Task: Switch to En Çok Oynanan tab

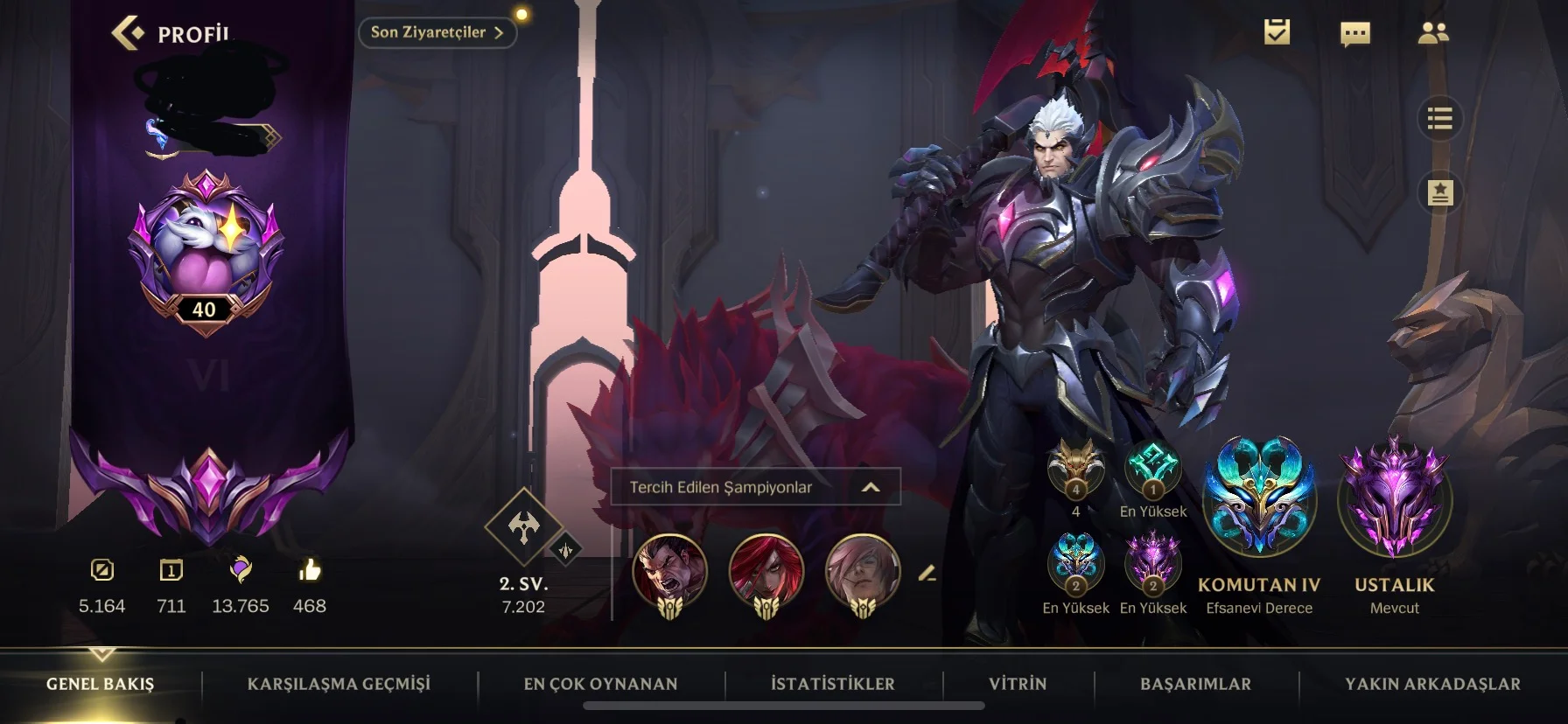Action: pyautogui.click(x=600, y=684)
